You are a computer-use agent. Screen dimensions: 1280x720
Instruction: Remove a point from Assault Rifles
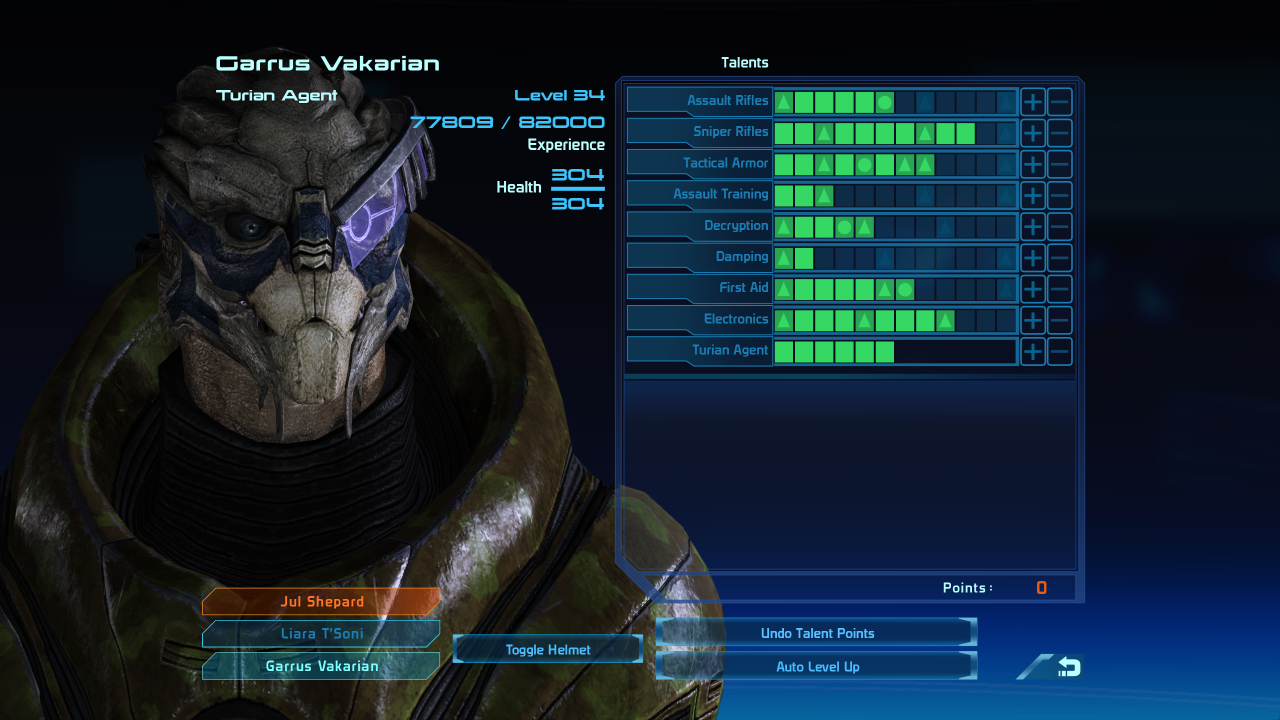coord(1060,101)
